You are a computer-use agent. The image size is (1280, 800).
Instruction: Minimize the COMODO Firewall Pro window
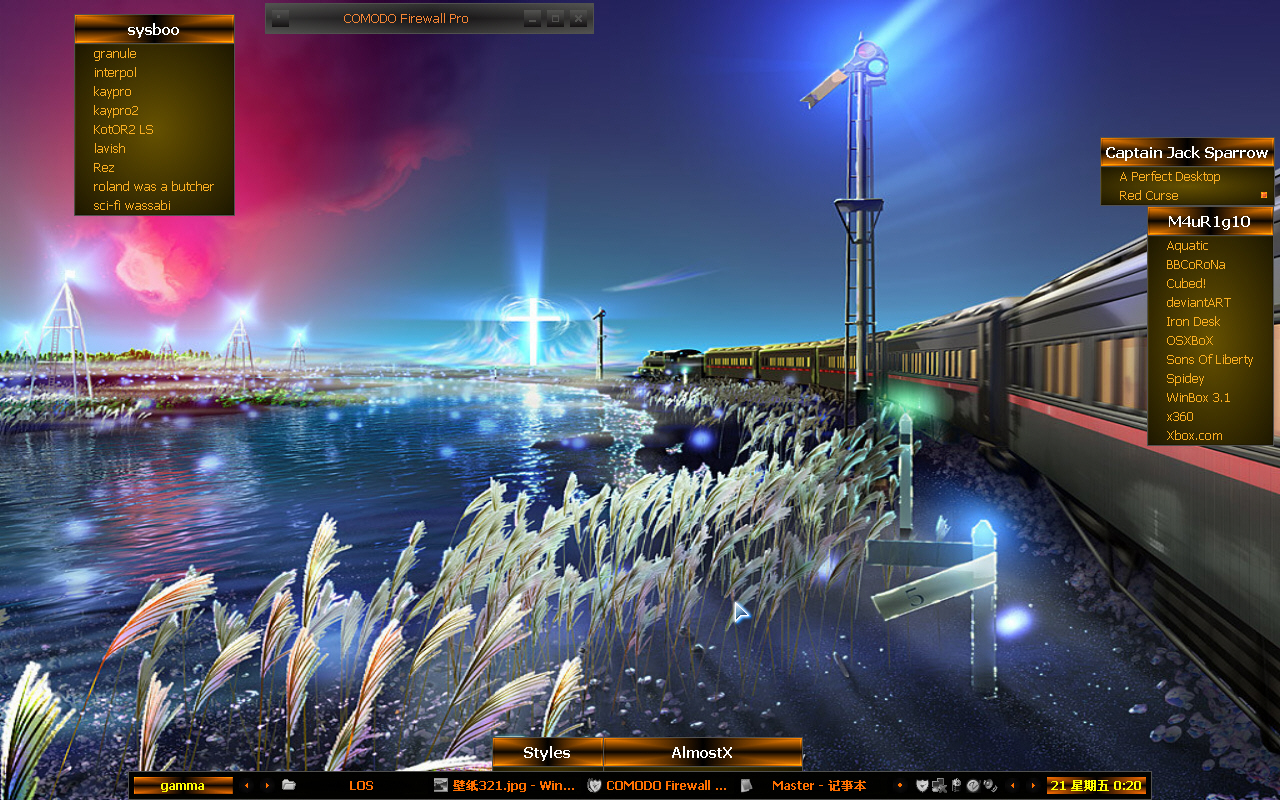[533, 18]
